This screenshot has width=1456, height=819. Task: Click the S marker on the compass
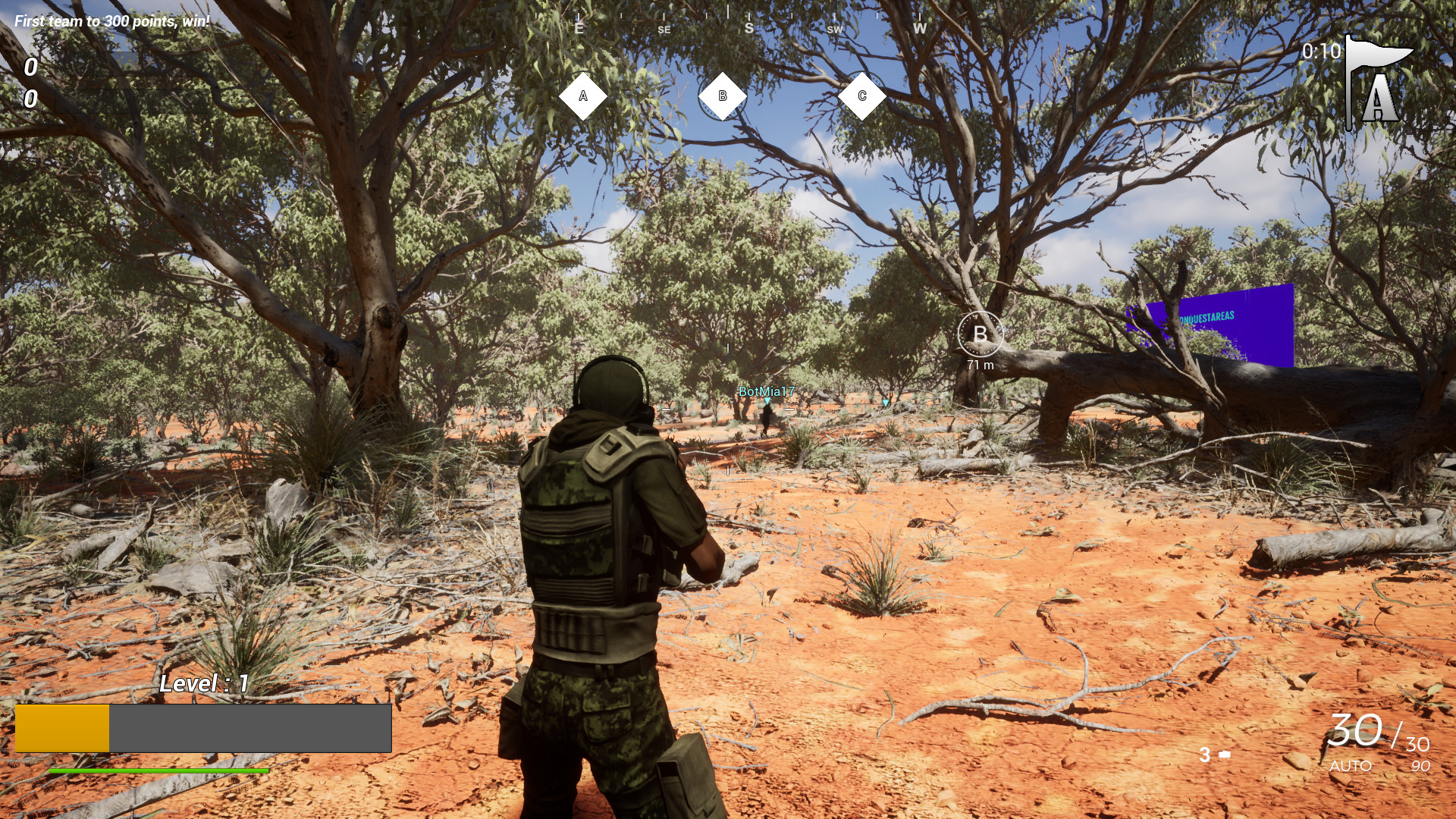(x=748, y=27)
